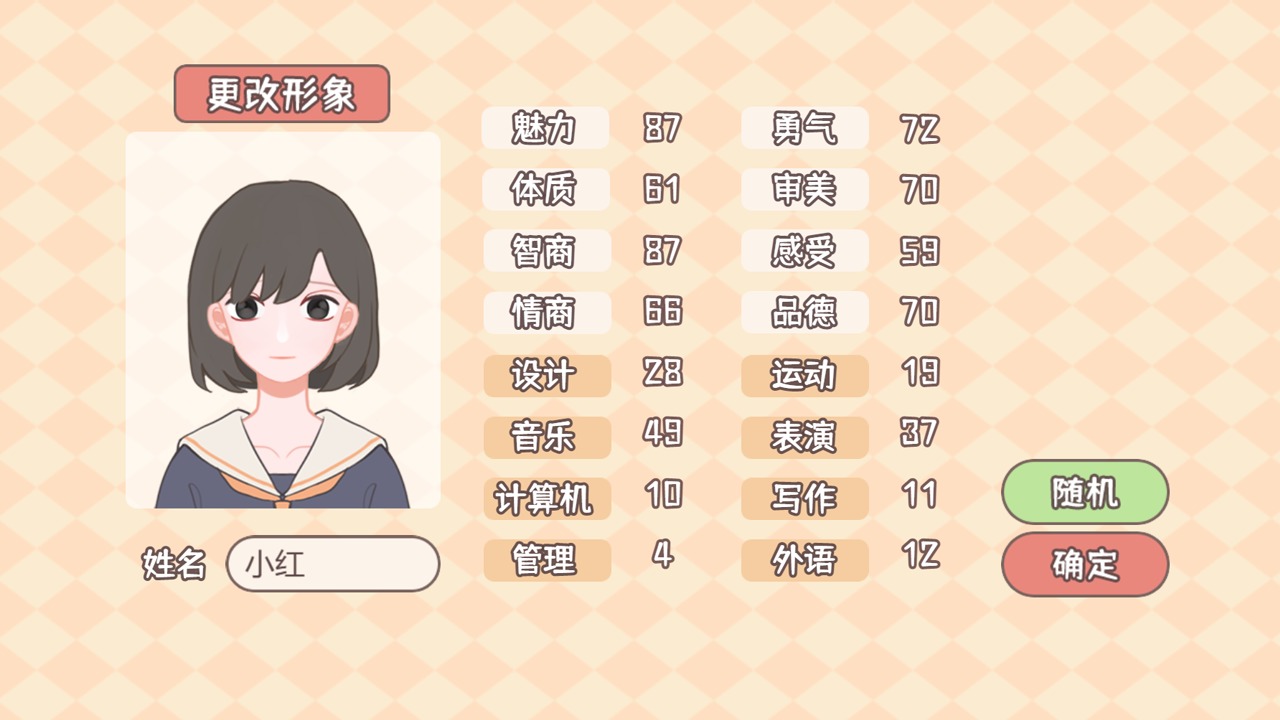Select the 情商 stat label
The image size is (1280, 720).
[x=546, y=313]
